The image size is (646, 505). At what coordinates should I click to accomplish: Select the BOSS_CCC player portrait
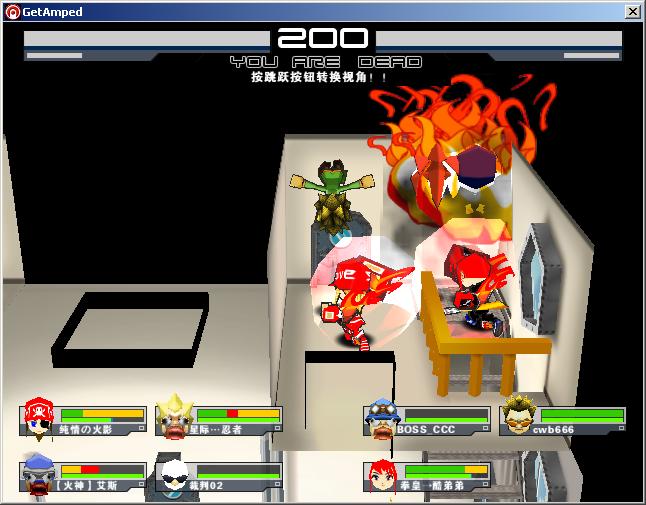pyautogui.click(x=380, y=418)
